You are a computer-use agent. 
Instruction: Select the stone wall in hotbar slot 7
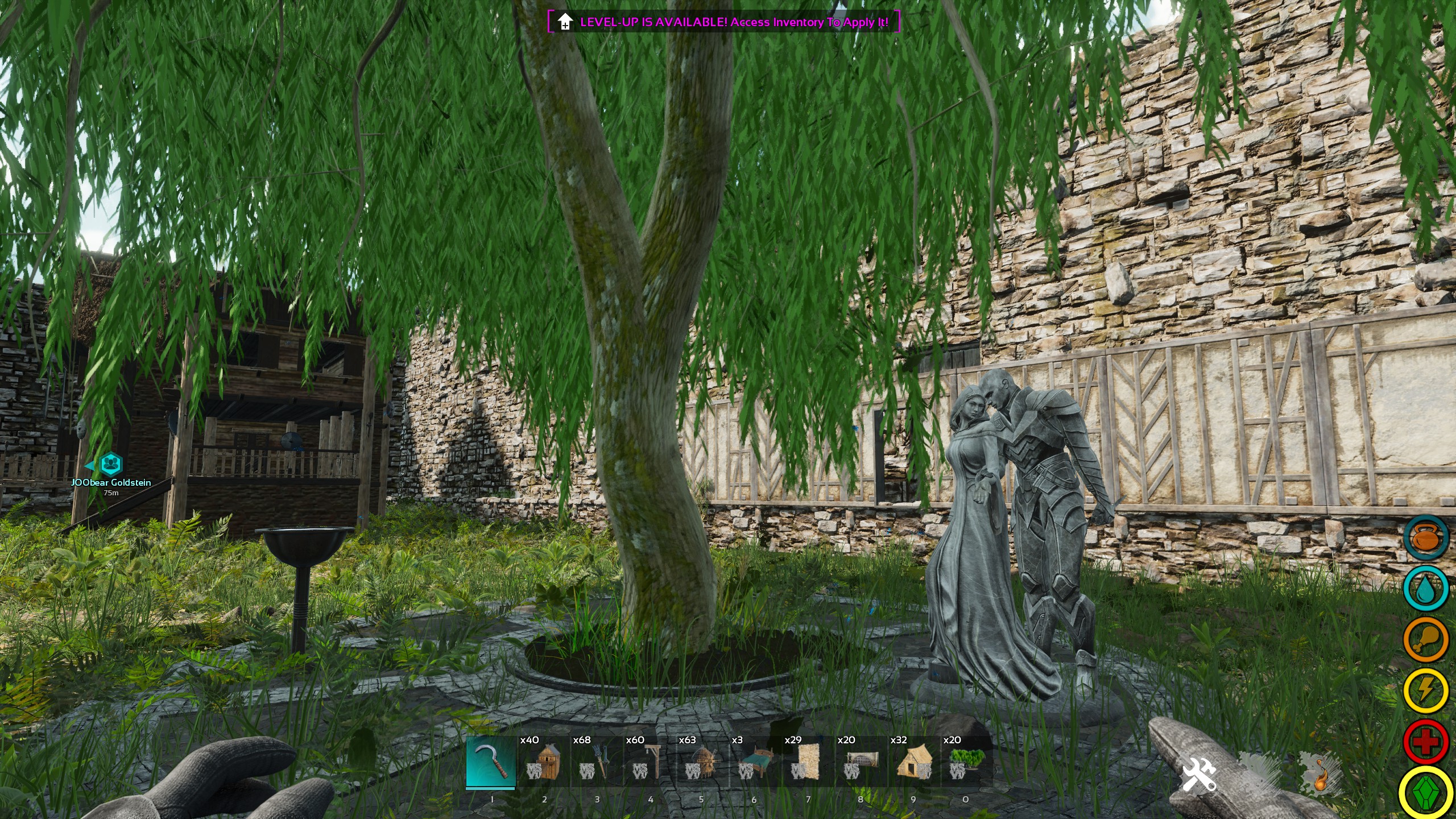click(x=808, y=759)
